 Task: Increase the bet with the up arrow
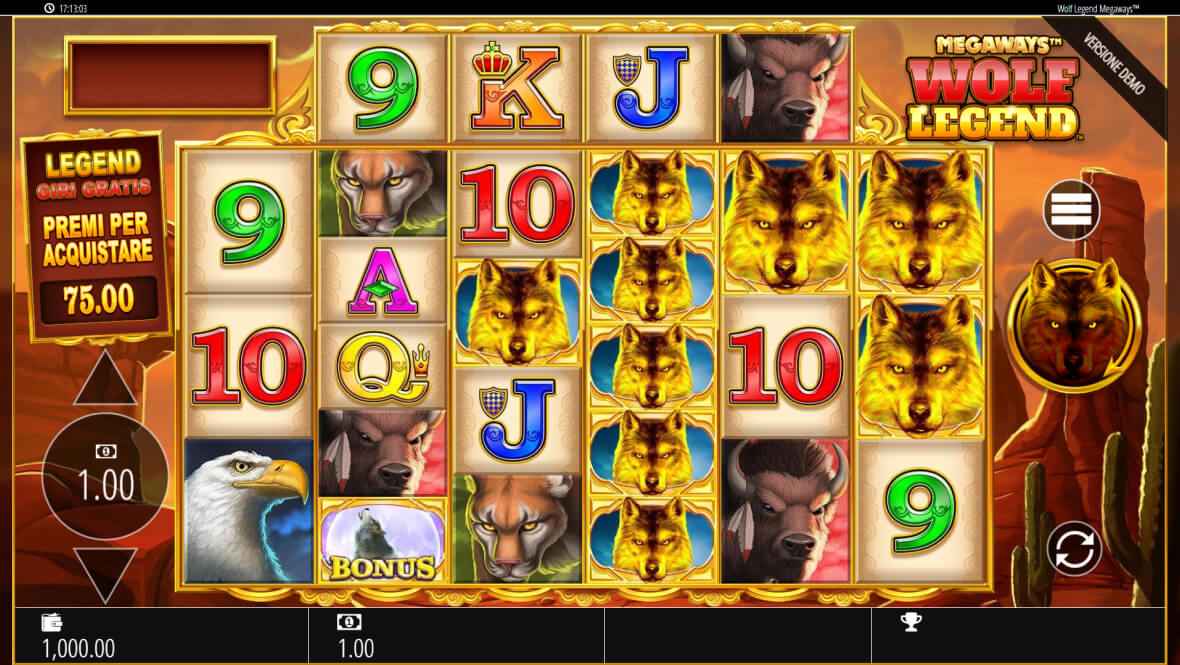coord(105,381)
